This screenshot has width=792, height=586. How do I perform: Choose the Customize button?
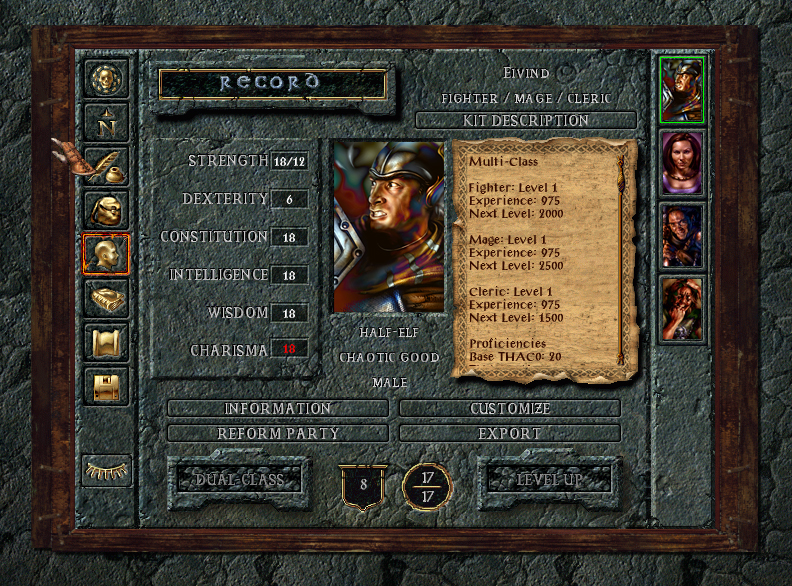[510, 409]
